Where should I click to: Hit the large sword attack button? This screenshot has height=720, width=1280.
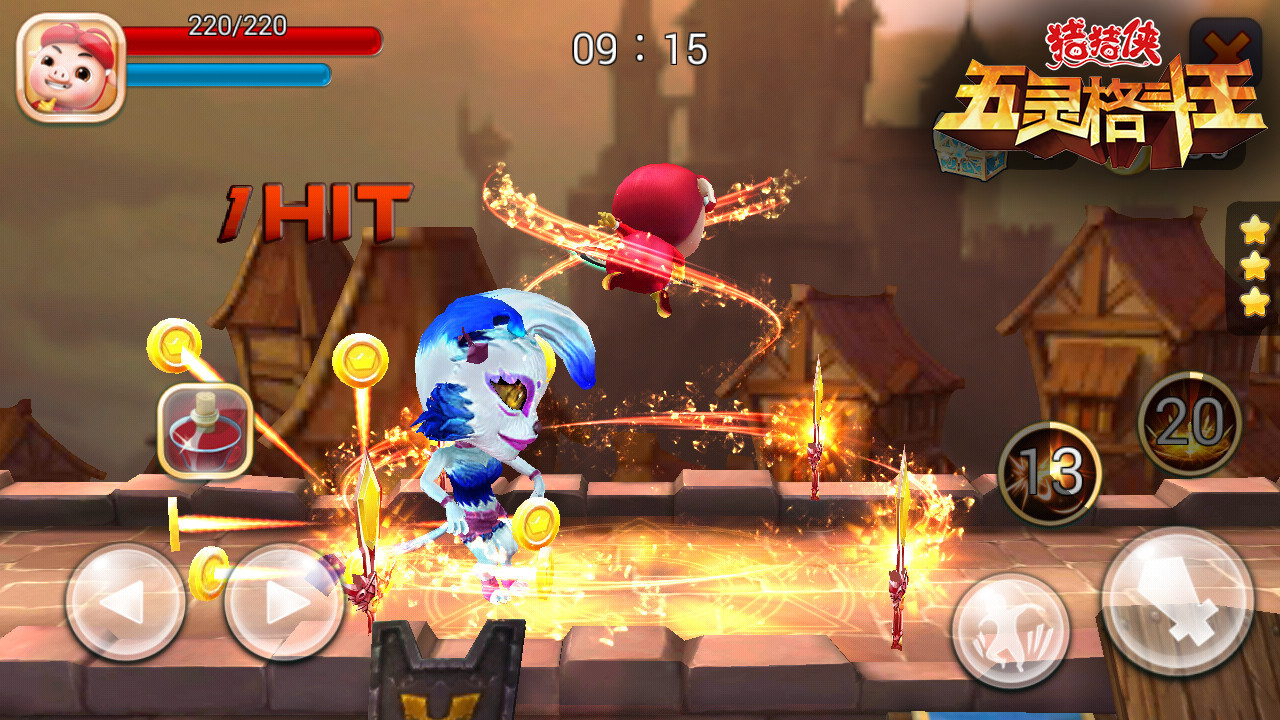pos(1178,602)
